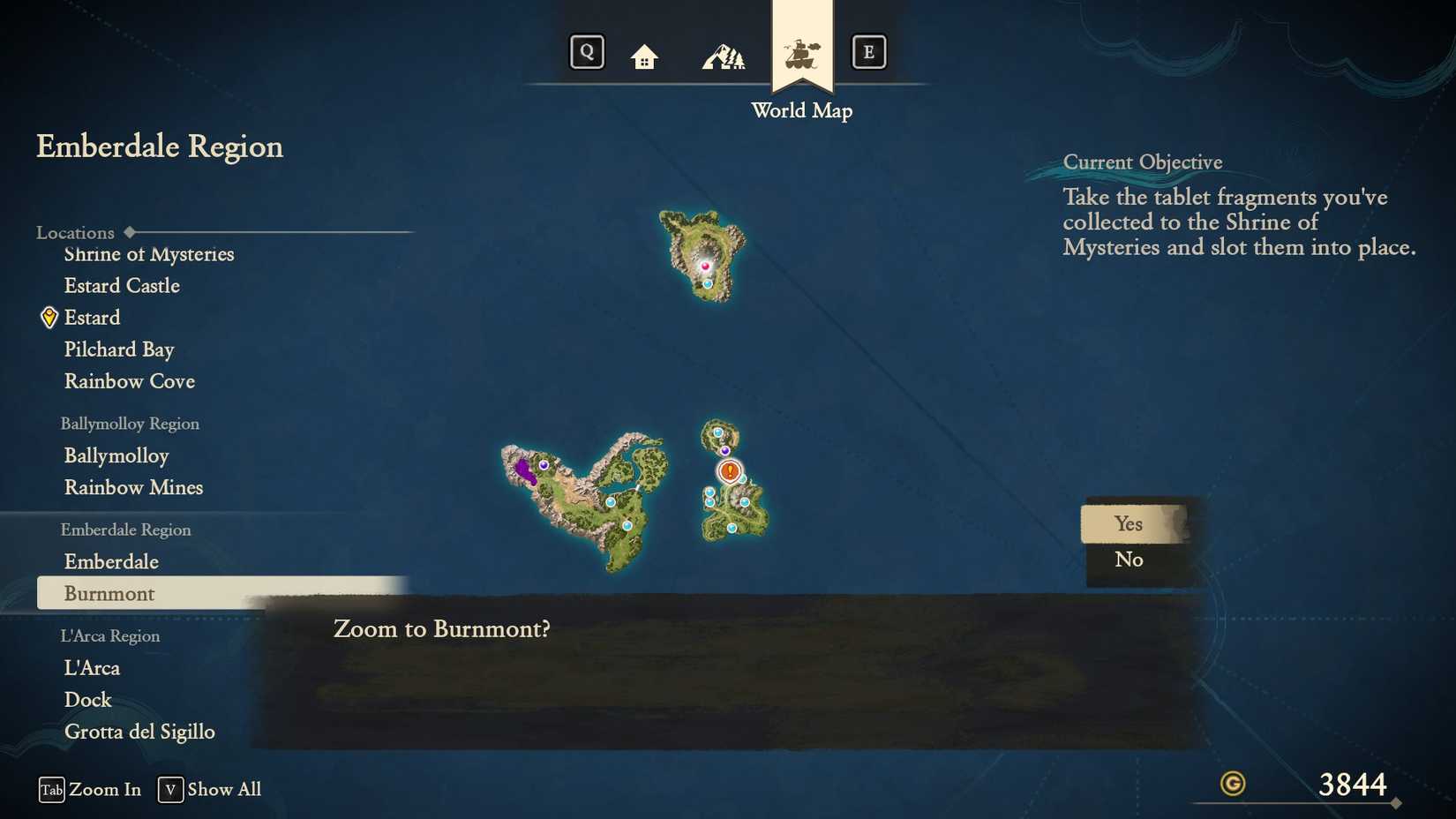Collapse the Ballymolloy Region section

pyautogui.click(x=131, y=424)
